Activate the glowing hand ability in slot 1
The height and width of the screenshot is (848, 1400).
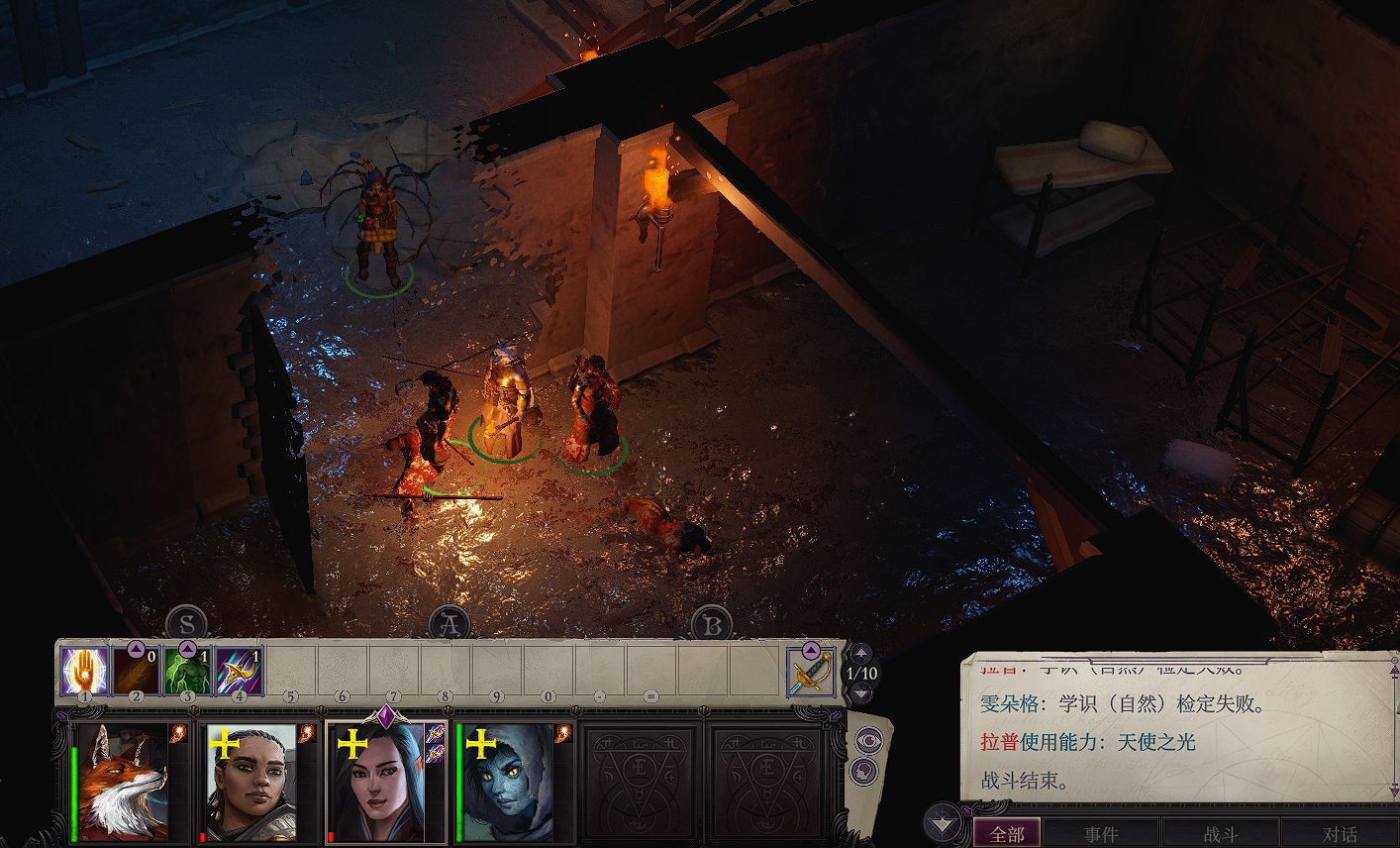pyautogui.click(x=84, y=671)
